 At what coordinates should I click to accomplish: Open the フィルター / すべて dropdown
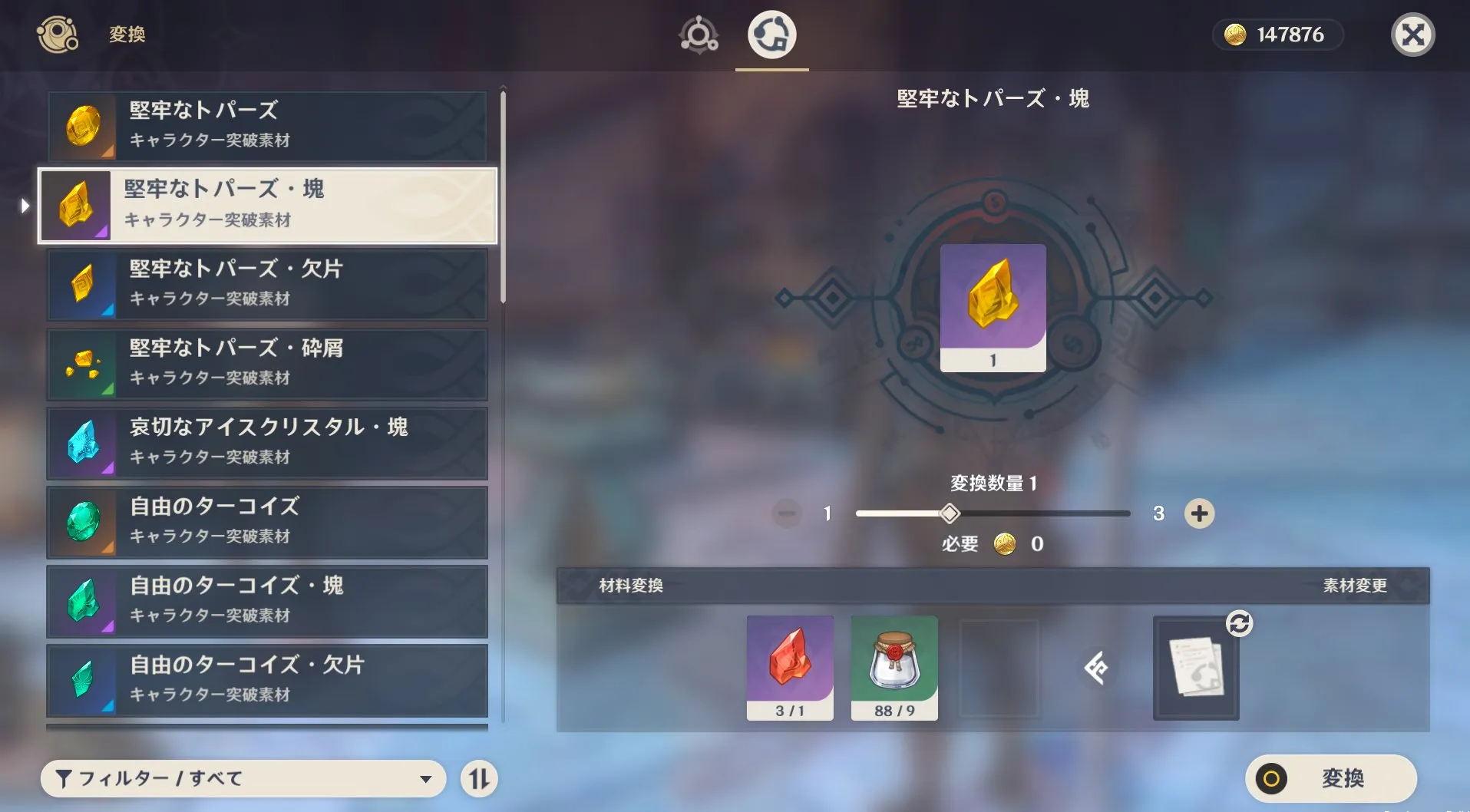coord(243,779)
